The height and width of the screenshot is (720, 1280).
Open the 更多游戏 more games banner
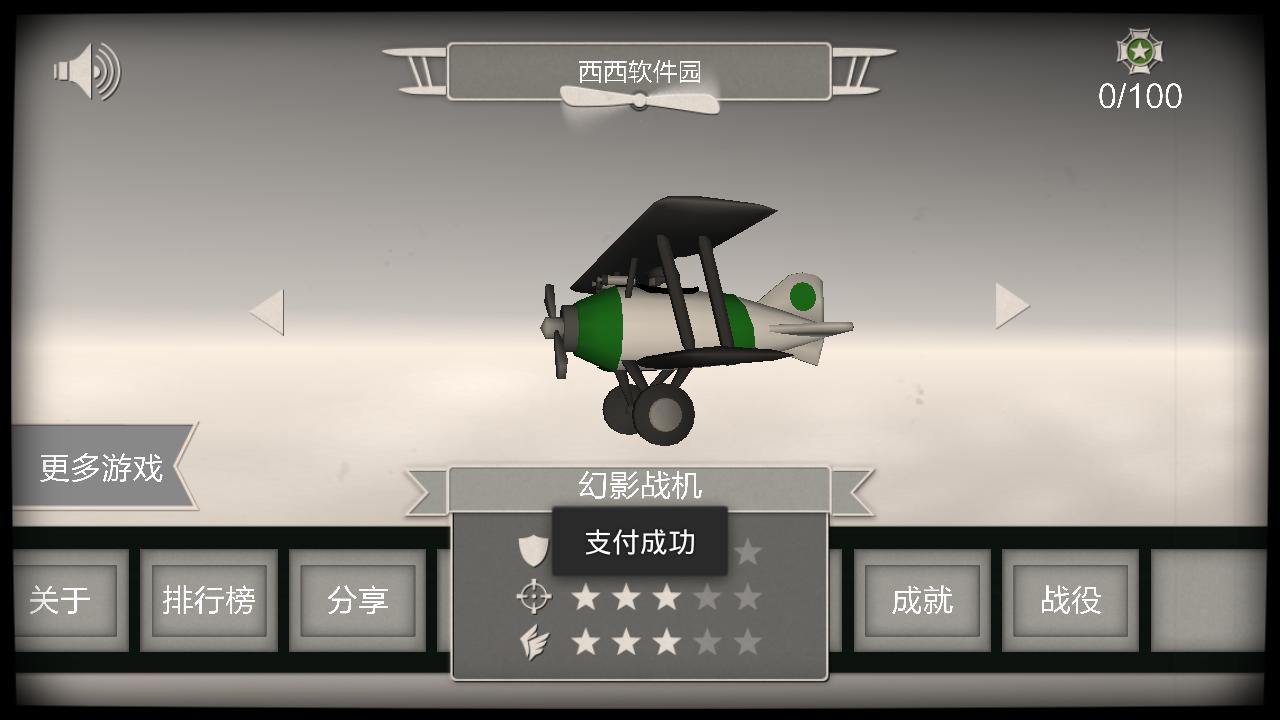coord(101,466)
